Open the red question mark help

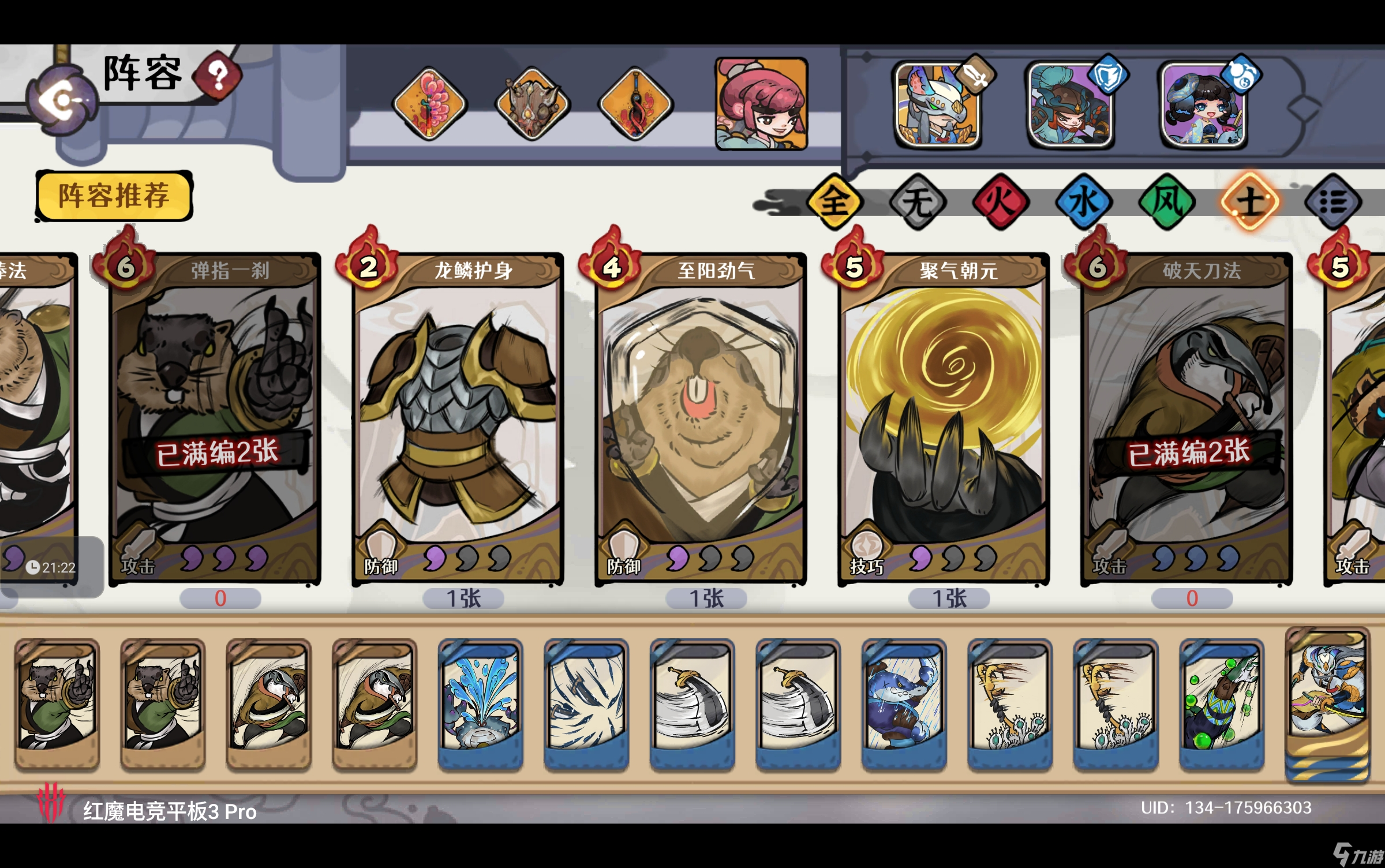tap(217, 76)
